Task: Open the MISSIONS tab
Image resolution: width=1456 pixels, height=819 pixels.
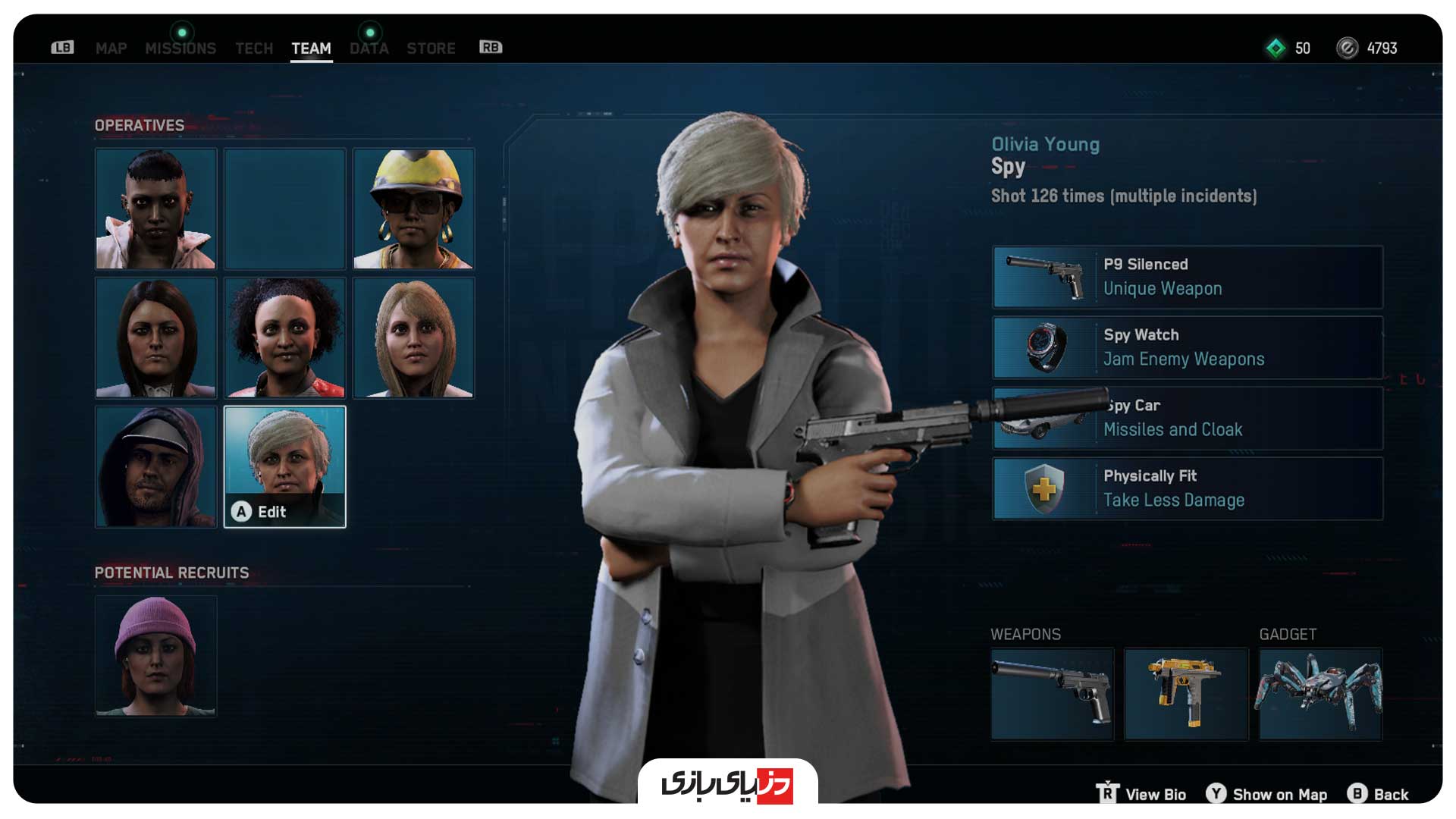Action: [x=180, y=49]
